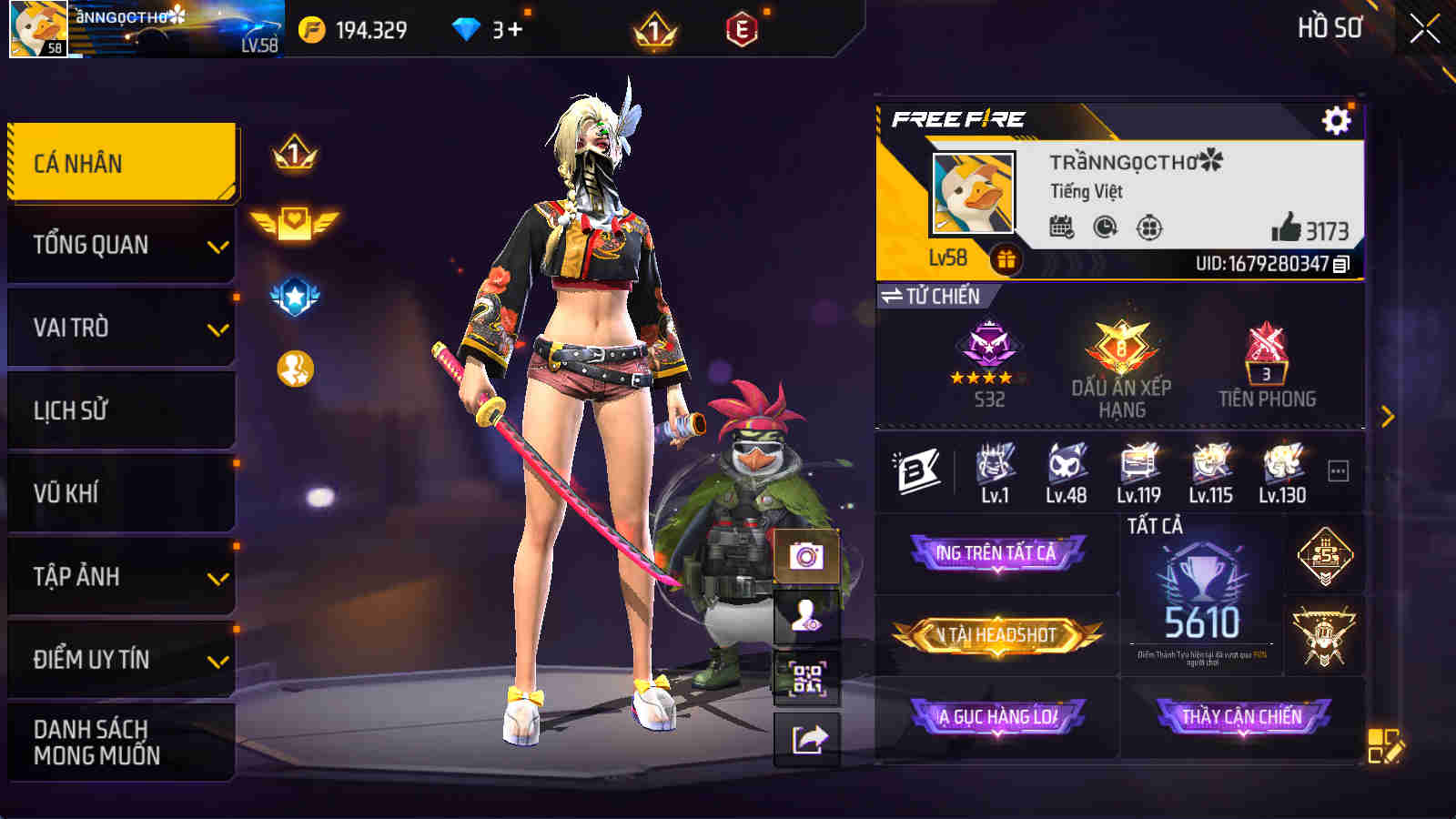
Task: Expand the VAI TRÒ dropdown
Action: (x=121, y=327)
